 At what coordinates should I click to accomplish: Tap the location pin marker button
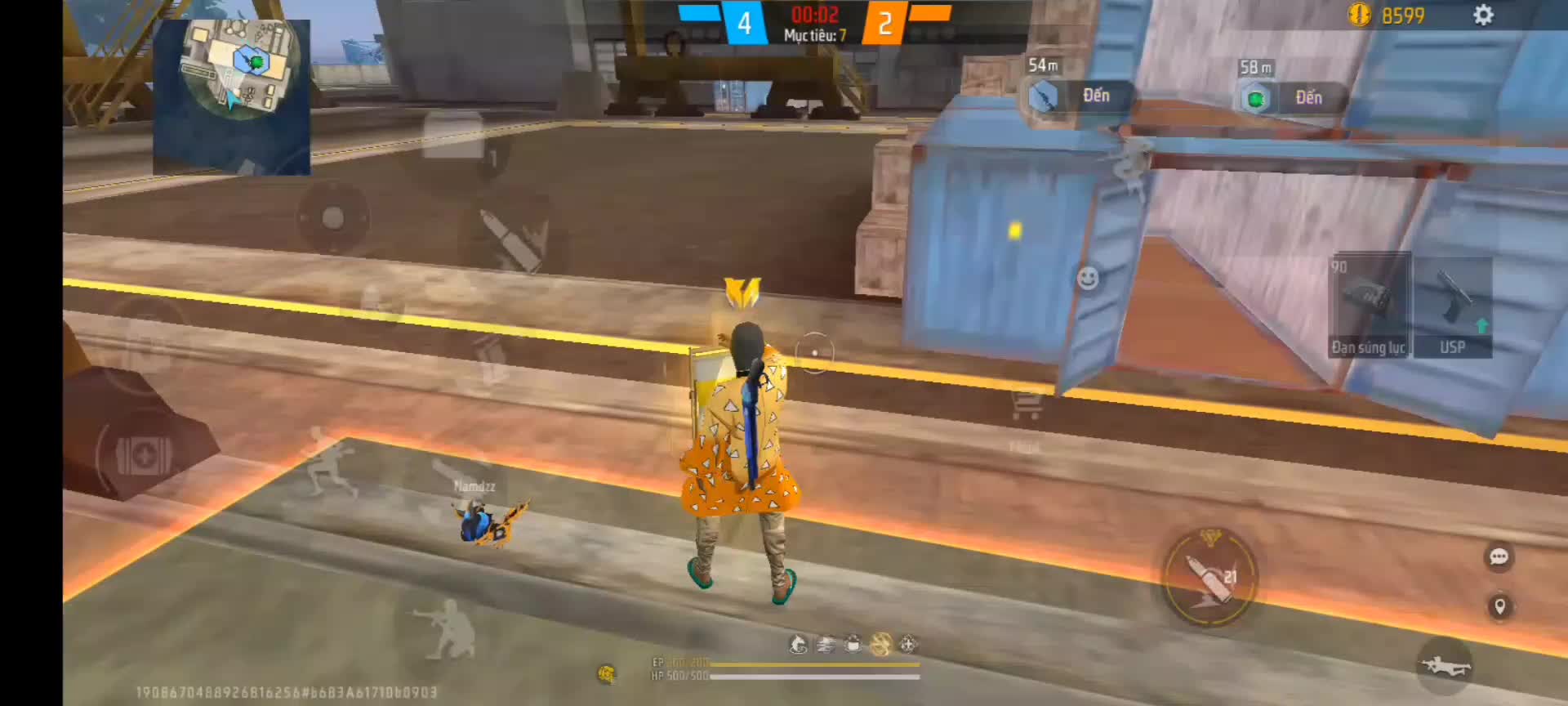(1499, 606)
